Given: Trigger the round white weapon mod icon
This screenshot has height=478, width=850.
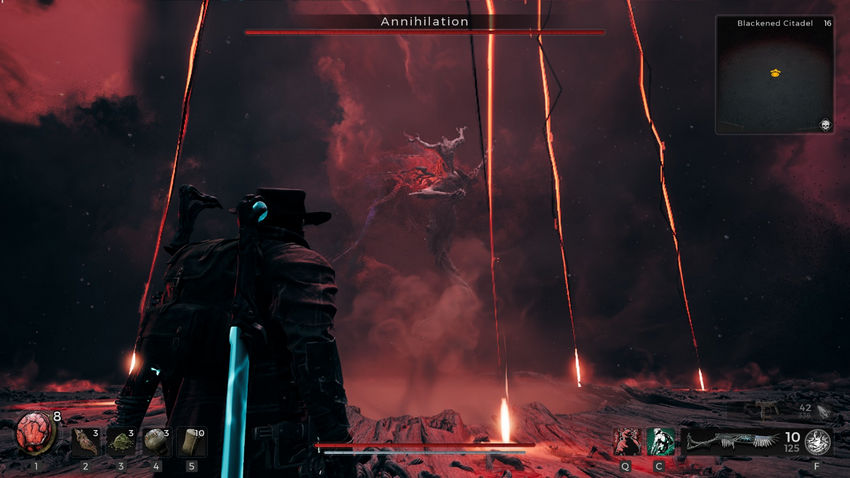Looking at the screenshot, I should [x=818, y=442].
